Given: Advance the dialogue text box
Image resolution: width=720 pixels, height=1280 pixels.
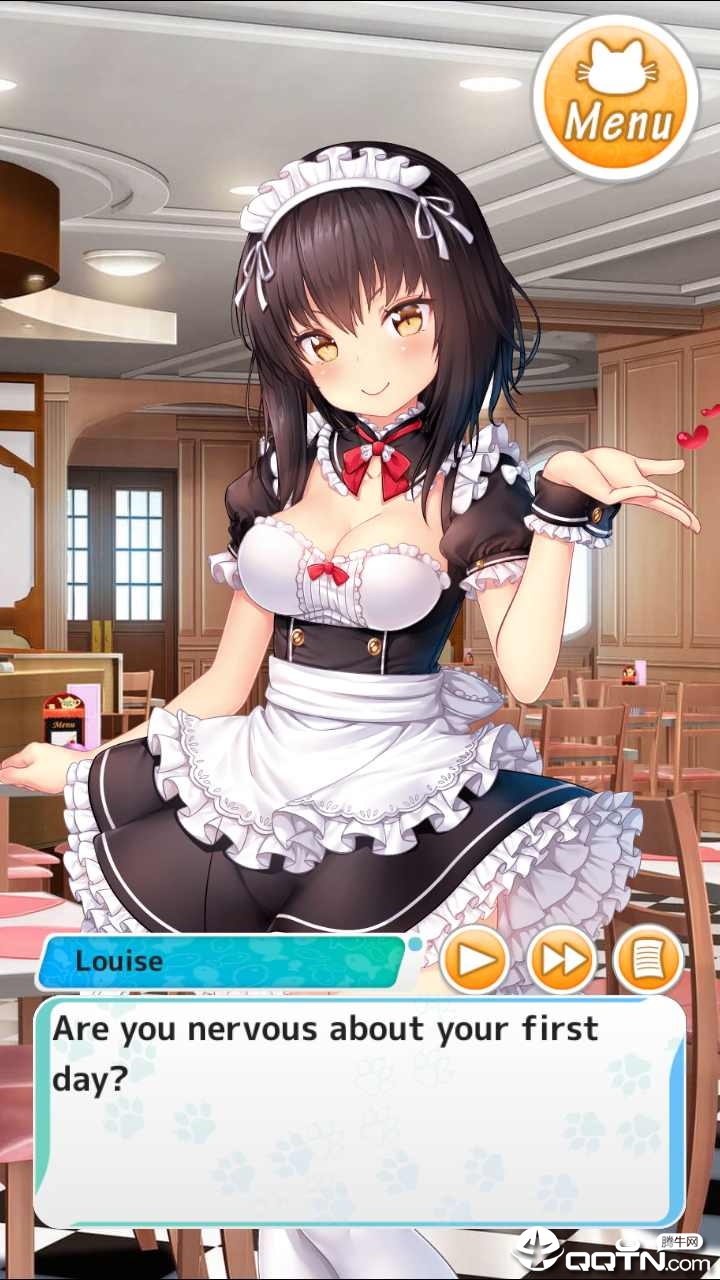Looking at the screenshot, I should (360, 1110).
